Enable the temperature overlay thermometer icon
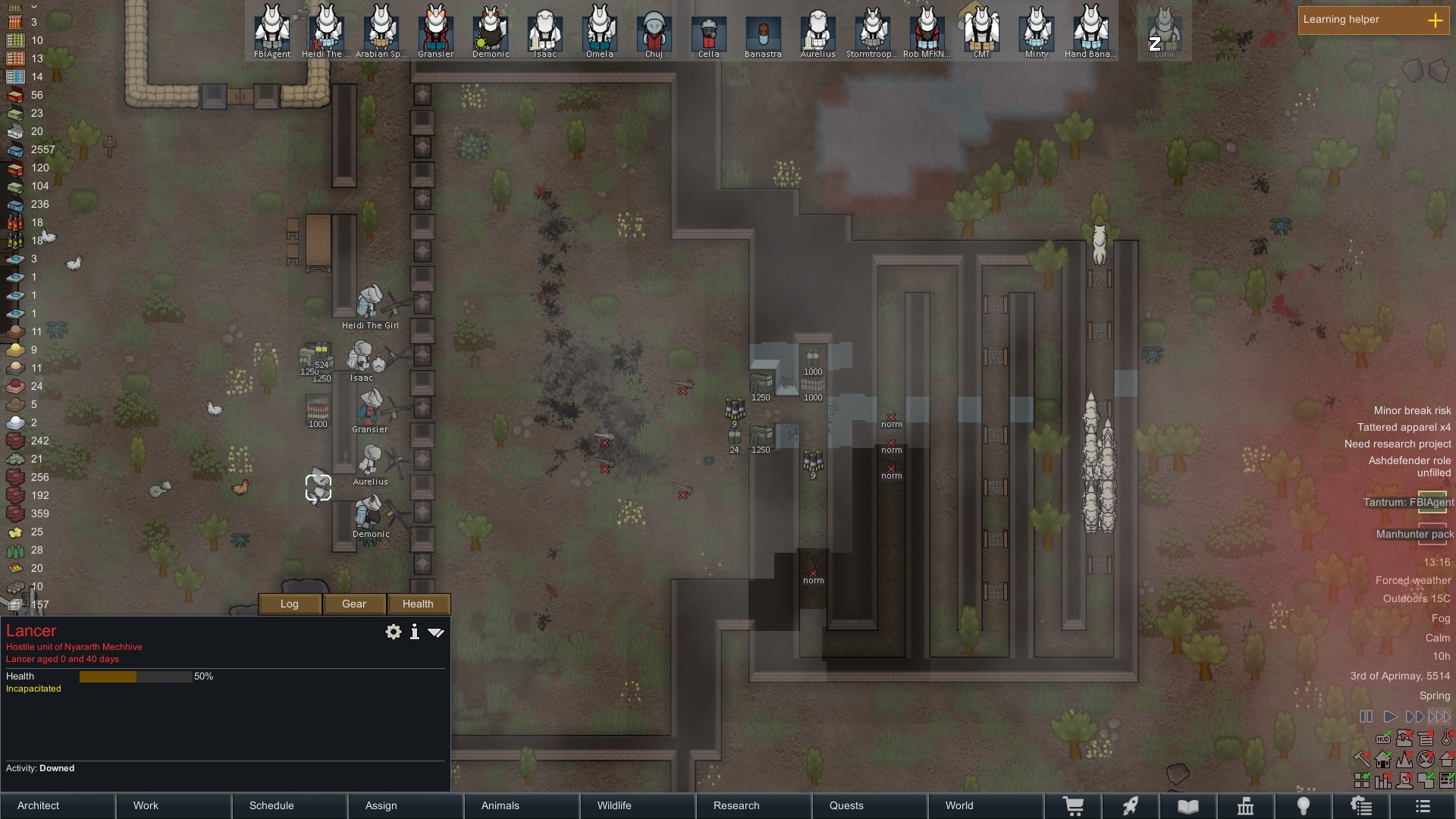This screenshot has width=1456, height=819. tap(1445, 739)
